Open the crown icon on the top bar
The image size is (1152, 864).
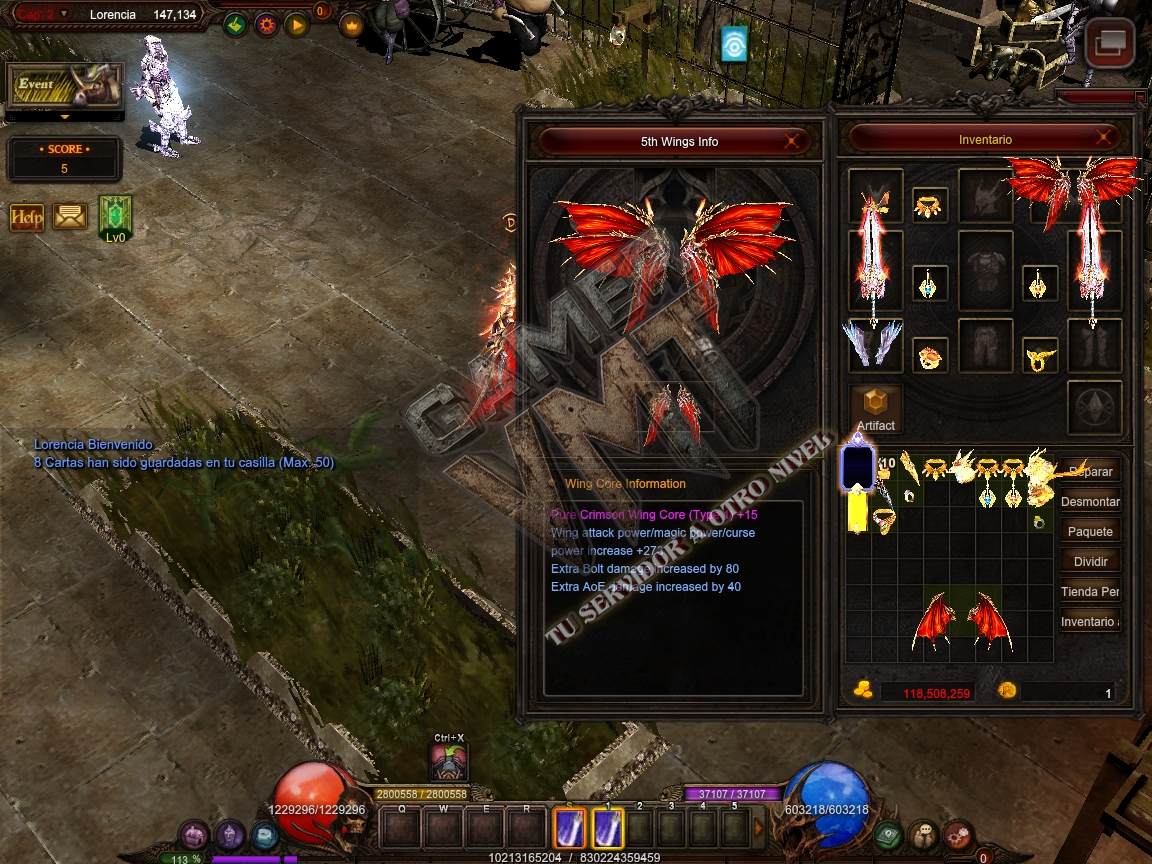tap(351, 25)
